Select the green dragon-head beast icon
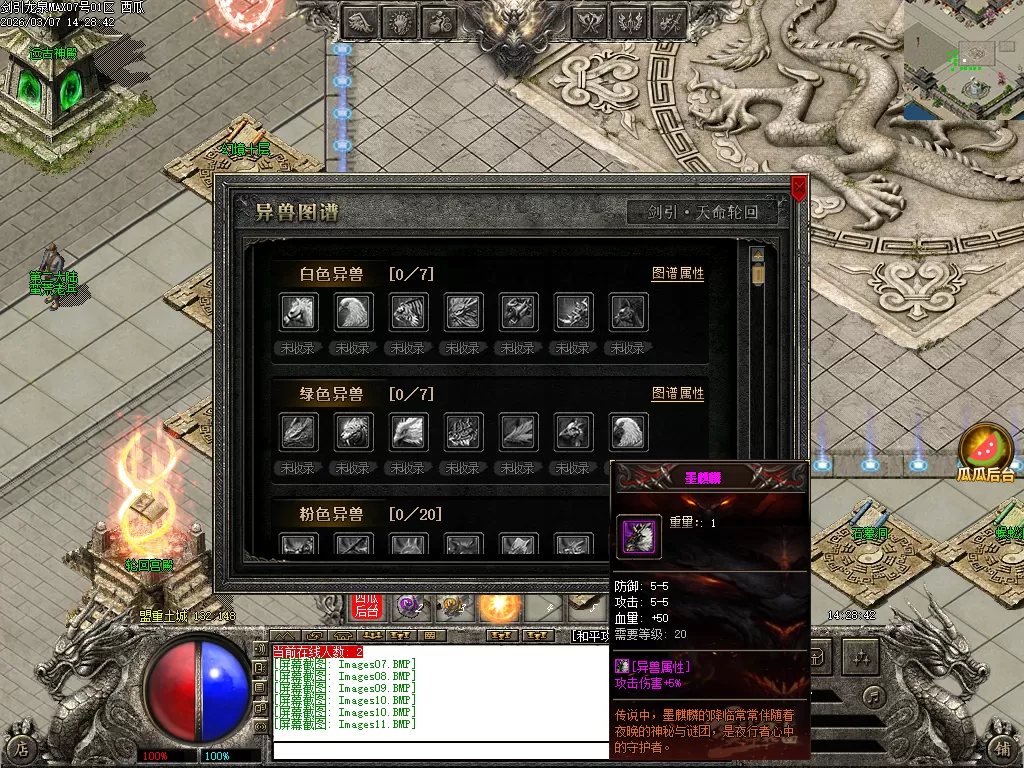Viewport: 1024px width, 768px height. (299, 432)
